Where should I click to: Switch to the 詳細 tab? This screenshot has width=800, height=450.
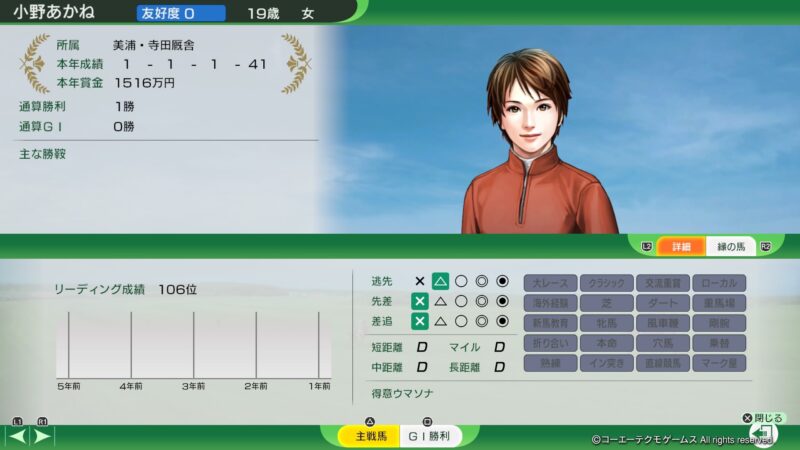(x=681, y=246)
